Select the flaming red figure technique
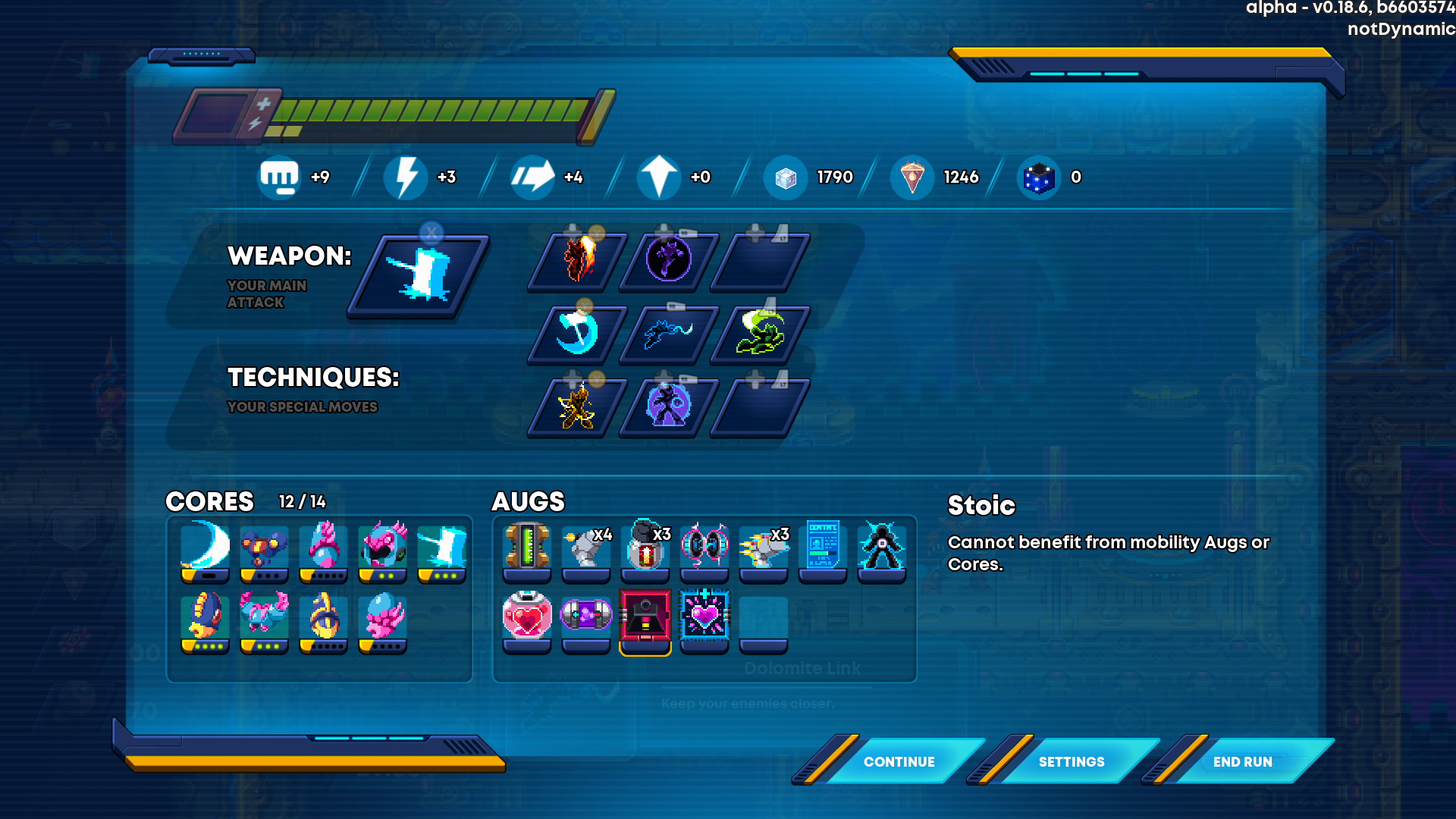The width and height of the screenshot is (1456, 819). click(x=579, y=260)
